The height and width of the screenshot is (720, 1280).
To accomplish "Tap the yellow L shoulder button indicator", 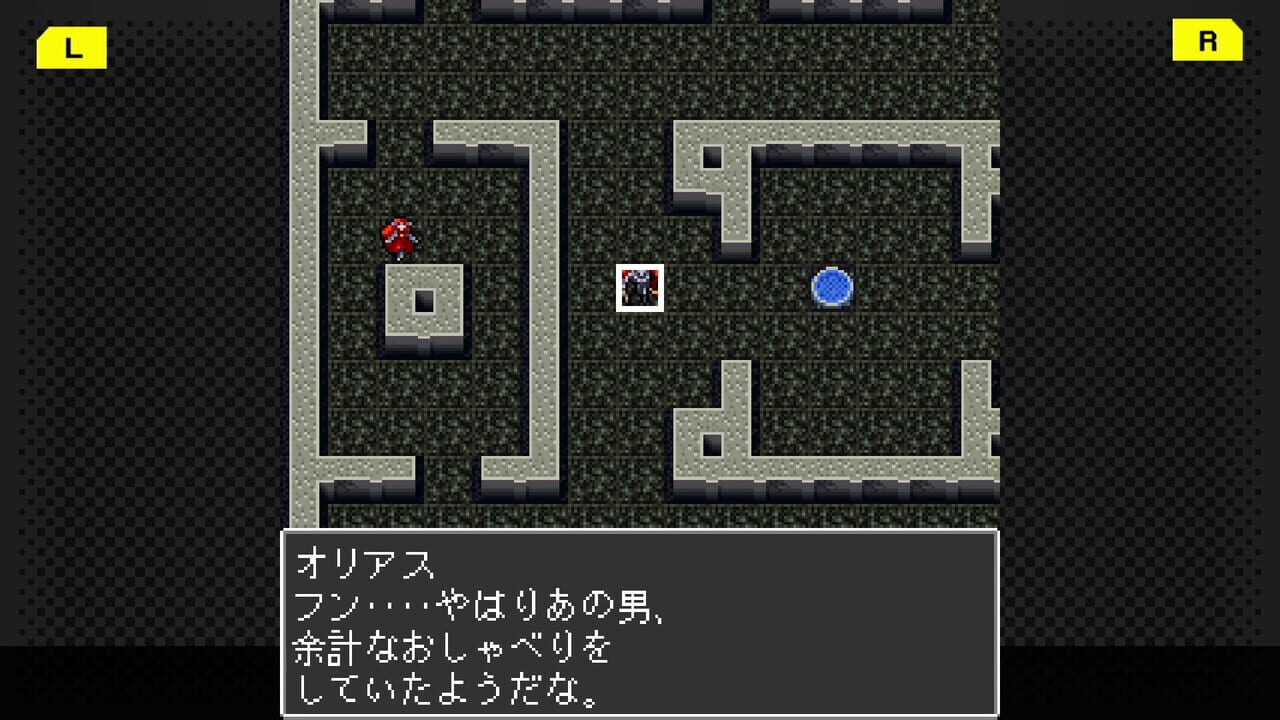I will (x=70, y=45).
